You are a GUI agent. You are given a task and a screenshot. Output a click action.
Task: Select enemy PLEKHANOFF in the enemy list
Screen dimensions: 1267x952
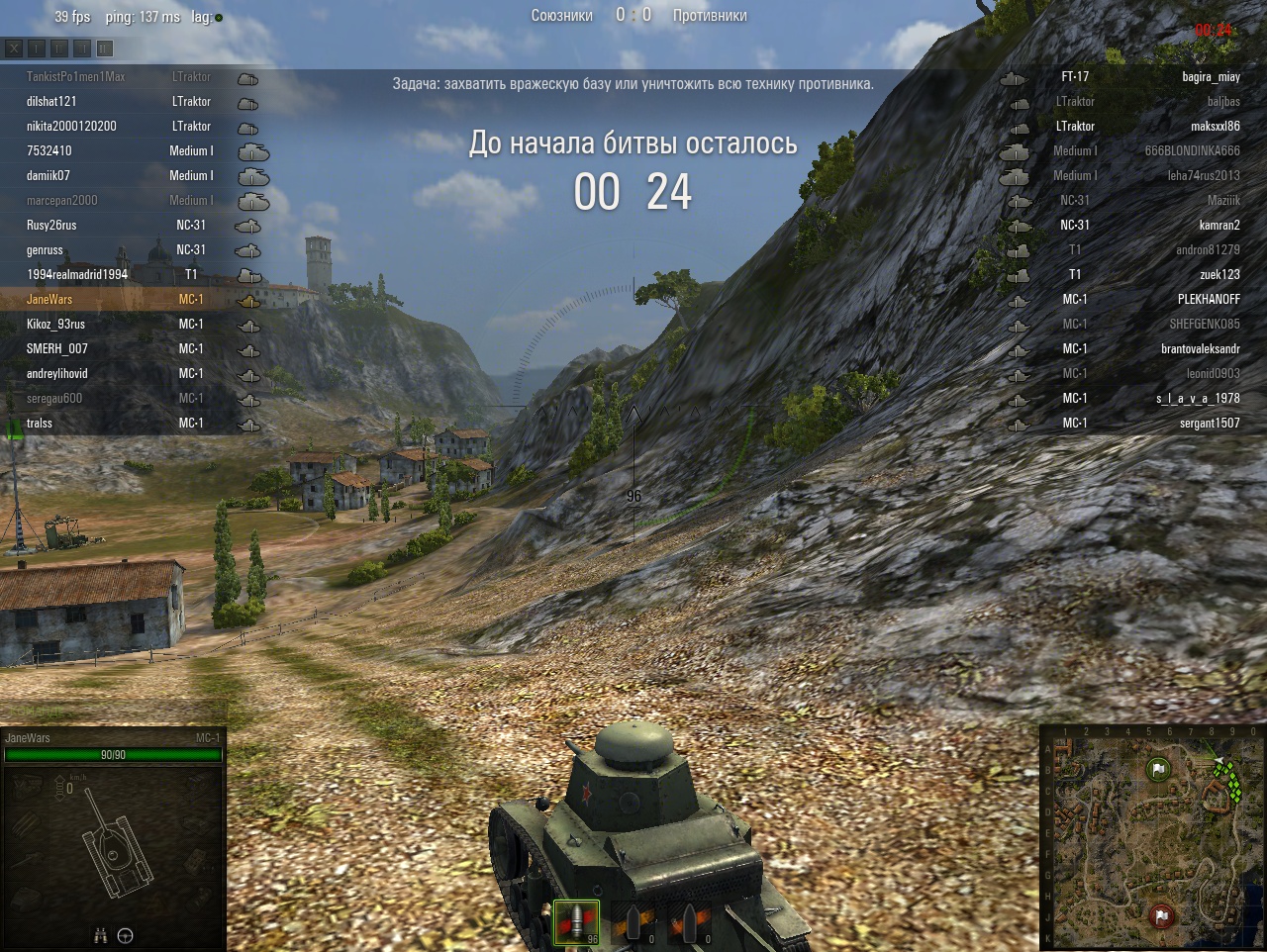coord(1208,299)
